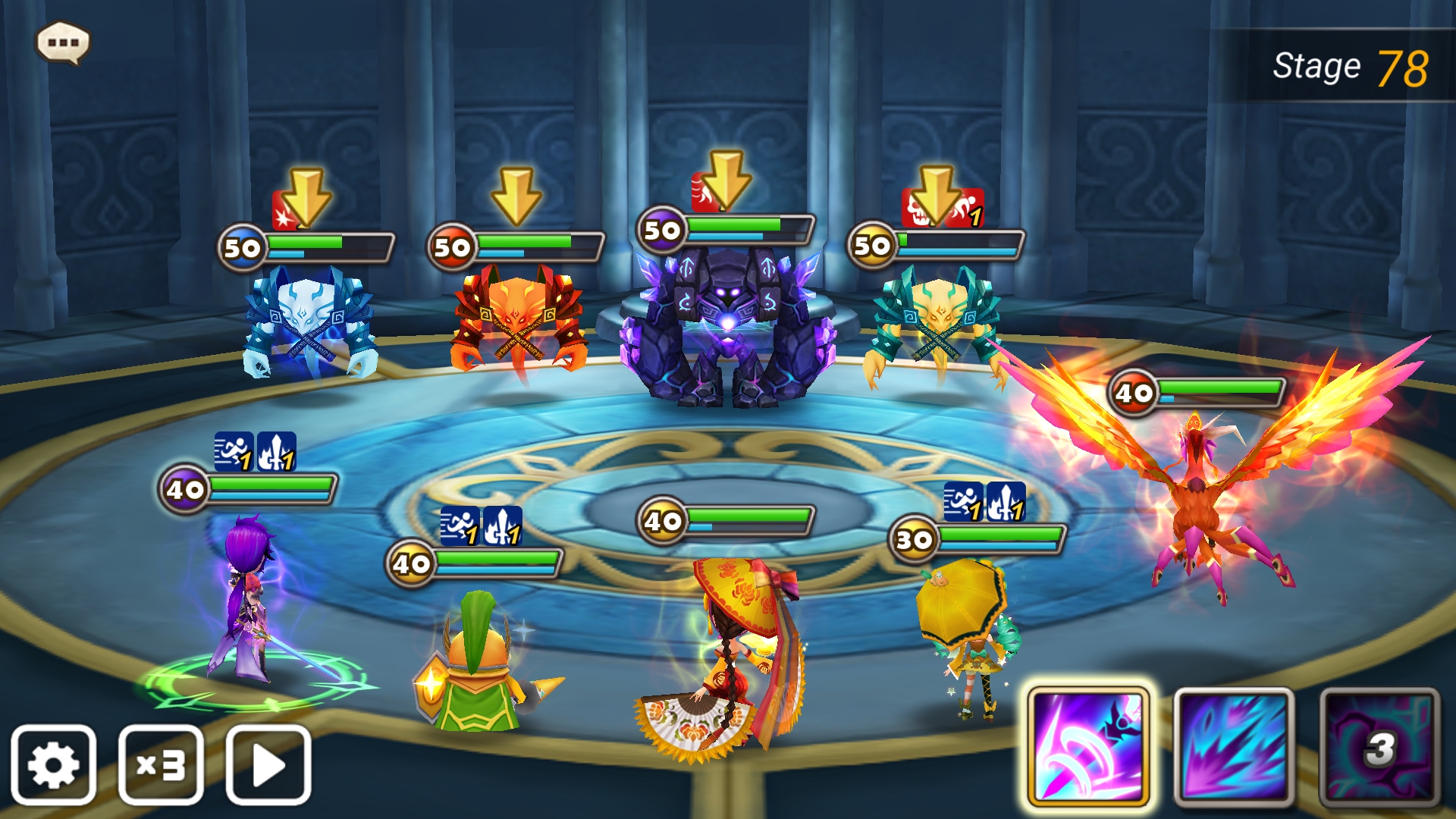
Task: Click the dark swirl skill on cooldown 3
Action: click(x=1379, y=747)
